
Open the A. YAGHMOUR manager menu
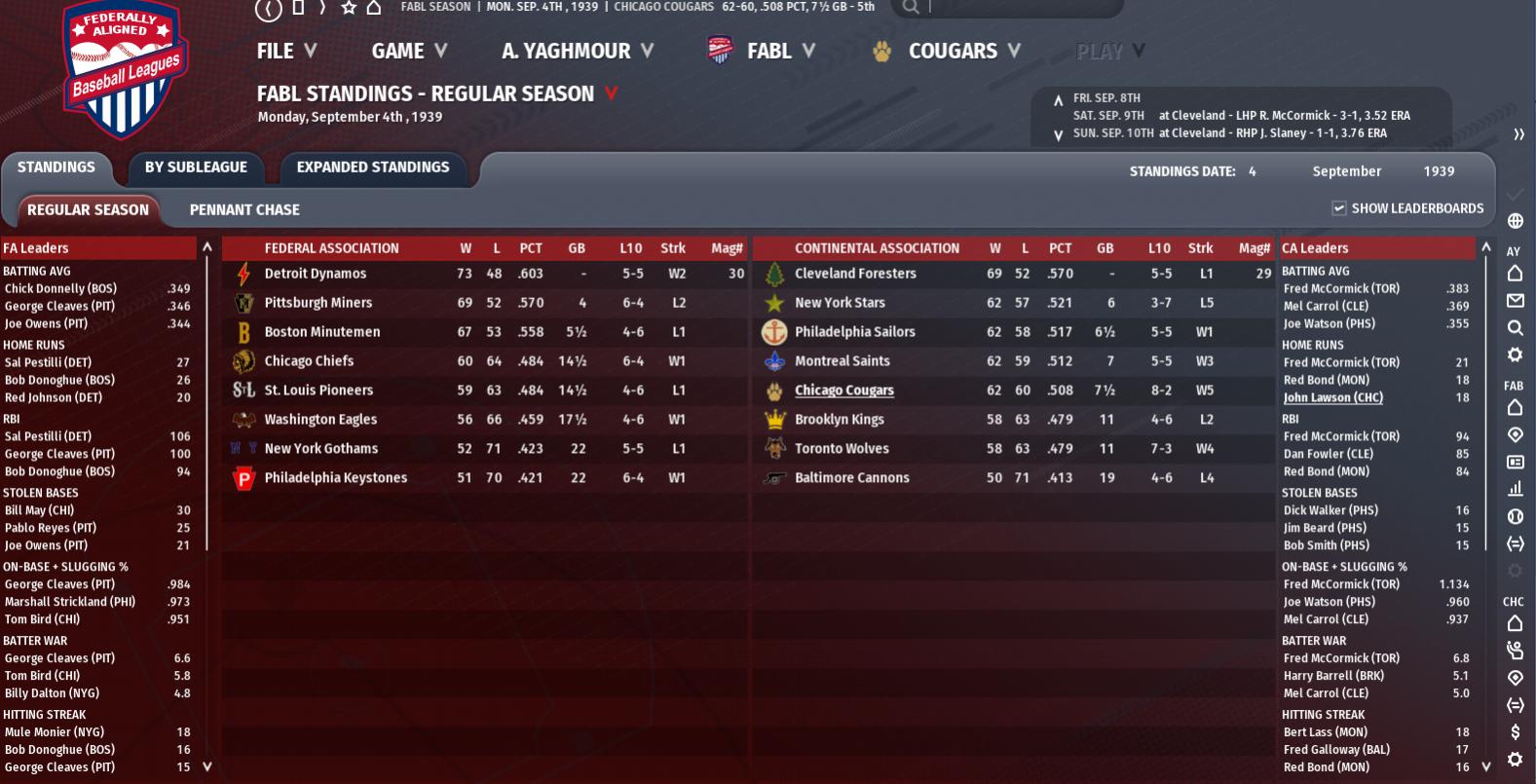click(577, 51)
